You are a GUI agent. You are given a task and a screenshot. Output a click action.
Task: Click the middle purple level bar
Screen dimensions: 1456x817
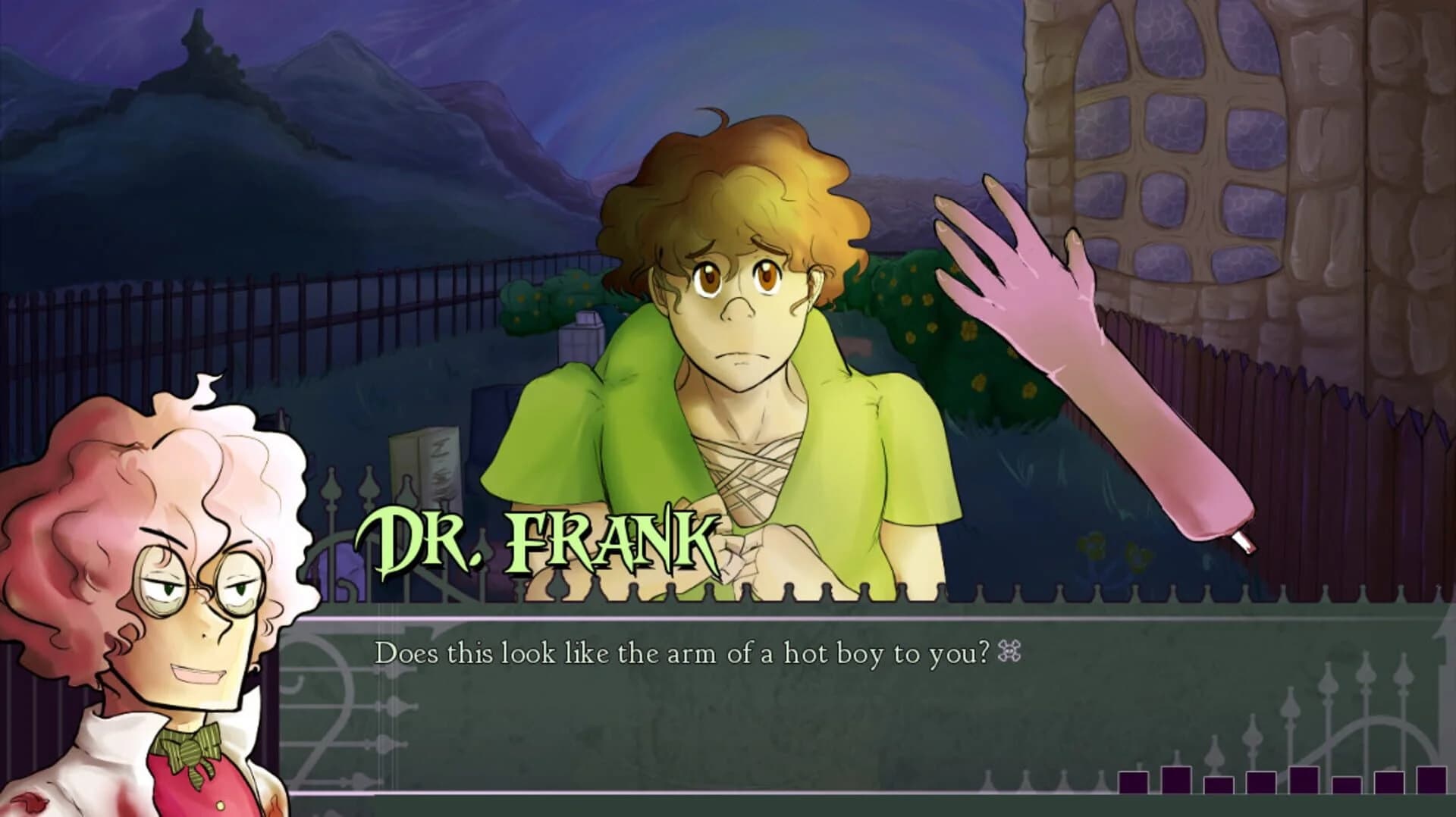[x=1263, y=781]
